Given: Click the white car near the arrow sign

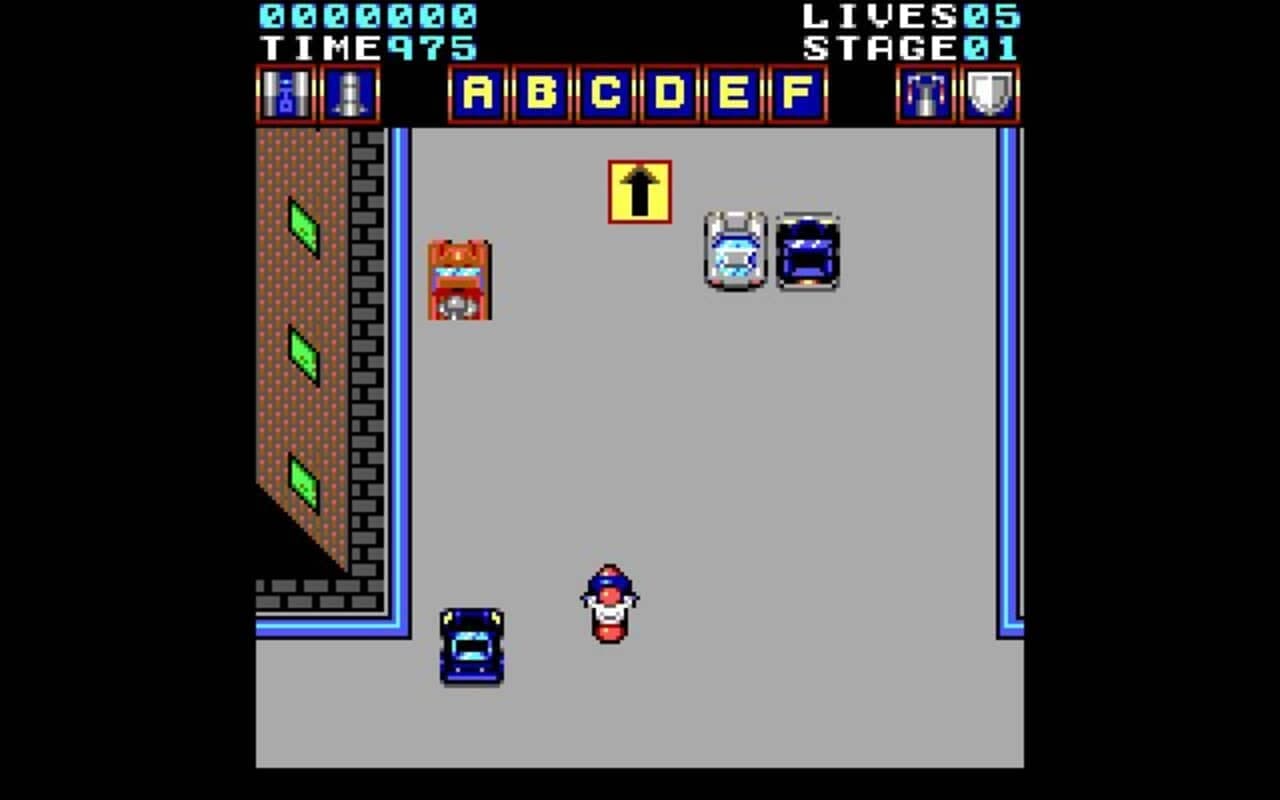Looking at the screenshot, I should [x=735, y=252].
